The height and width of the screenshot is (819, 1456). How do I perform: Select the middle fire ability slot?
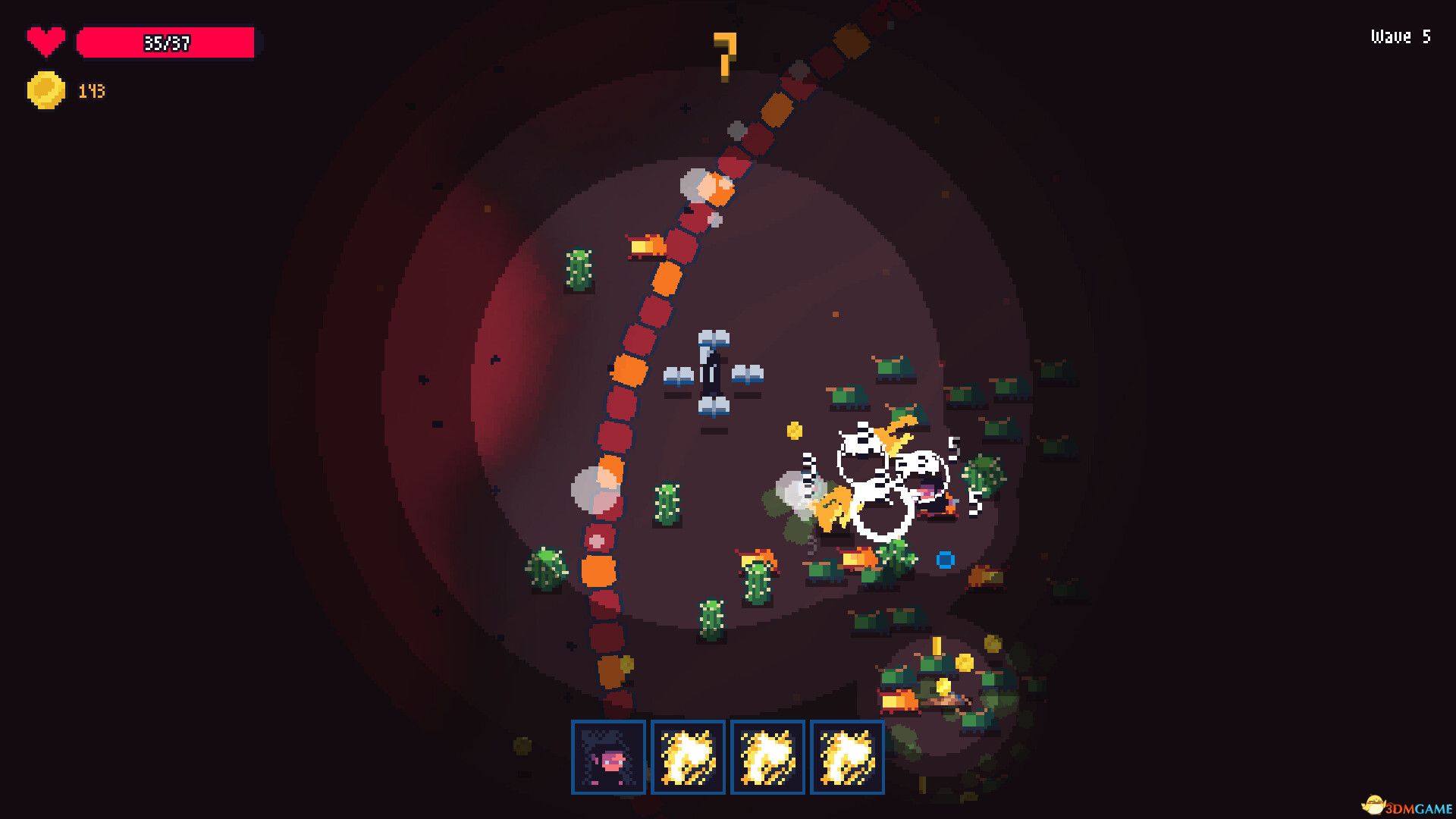coord(767,758)
